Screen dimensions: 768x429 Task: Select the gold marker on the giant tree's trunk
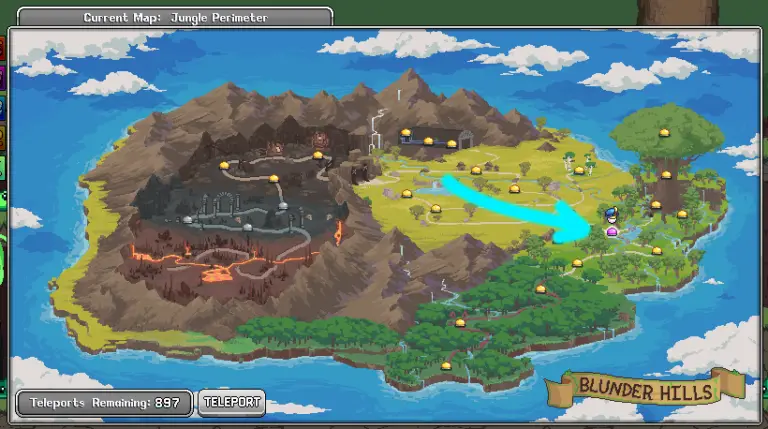[666, 175]
